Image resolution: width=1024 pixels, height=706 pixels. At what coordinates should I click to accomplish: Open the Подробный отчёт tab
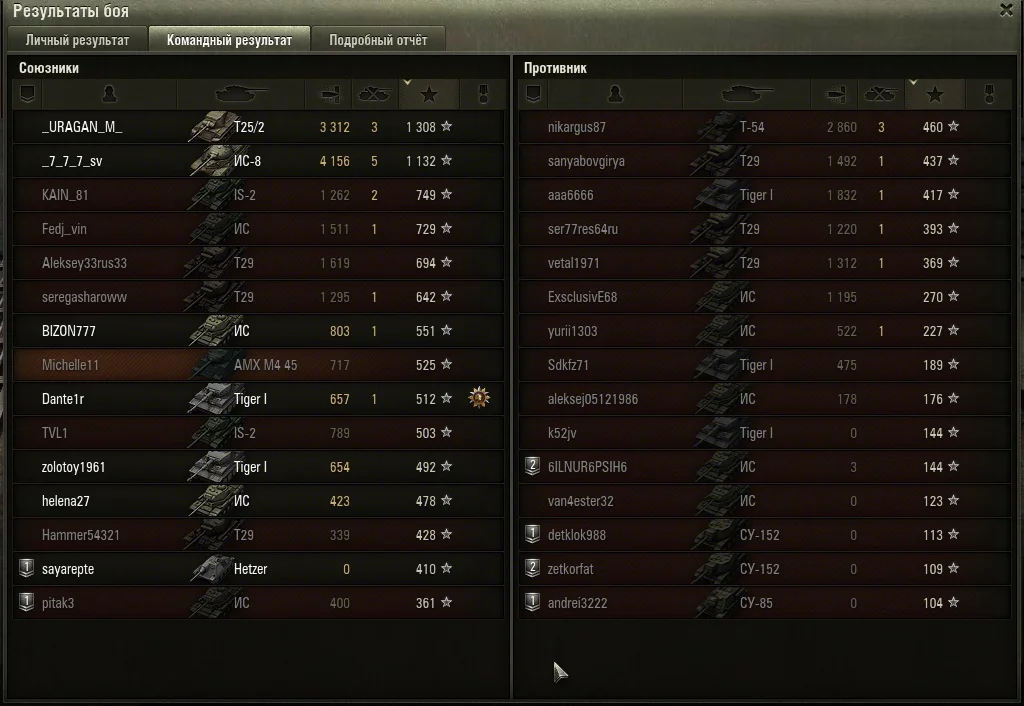(377, 40)
